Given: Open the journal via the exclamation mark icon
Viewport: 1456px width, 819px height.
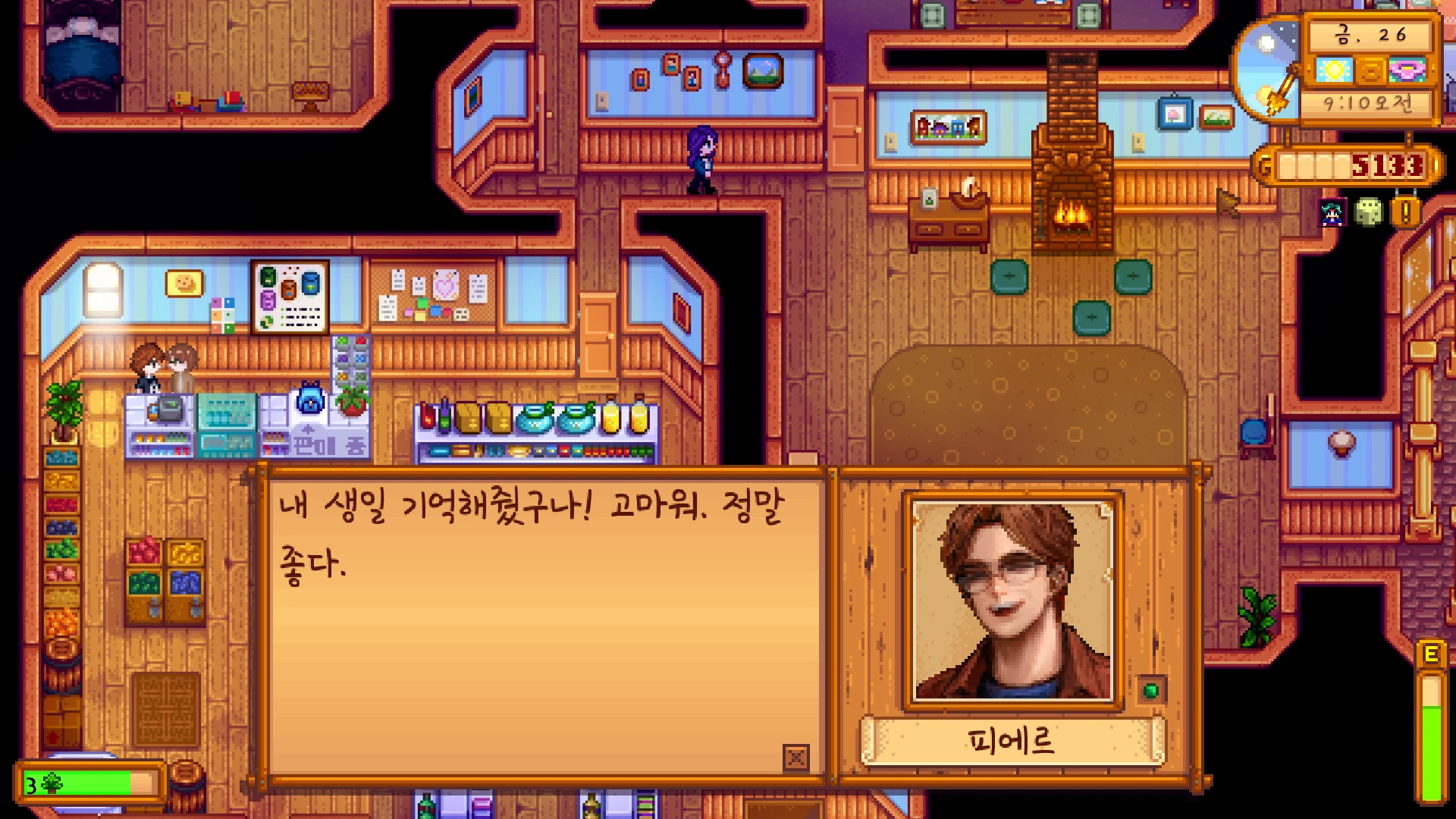Looking at the screenshot, I should coord(1405,212).
